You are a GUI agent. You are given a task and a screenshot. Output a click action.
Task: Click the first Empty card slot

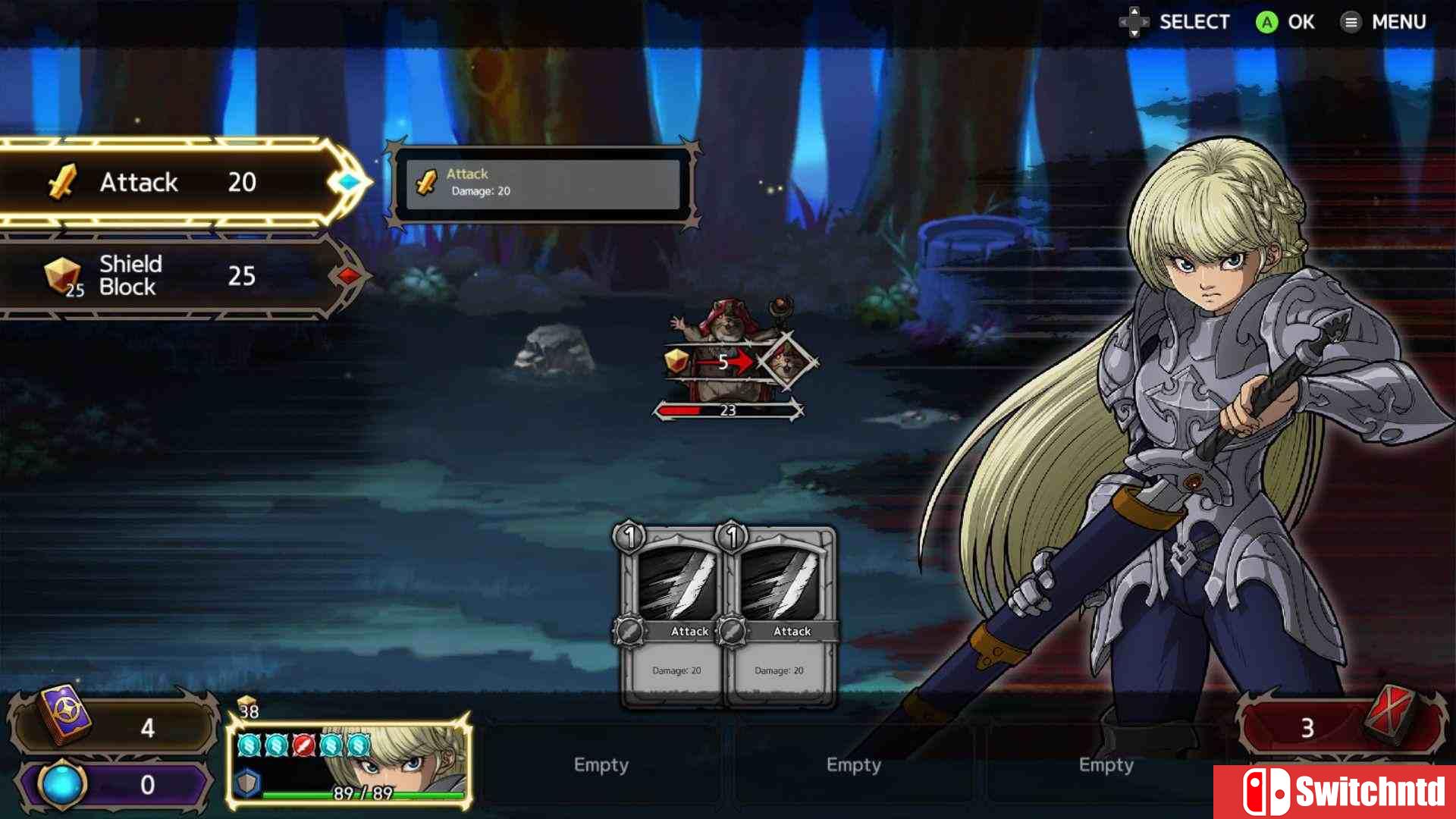(x=601, y=765)
